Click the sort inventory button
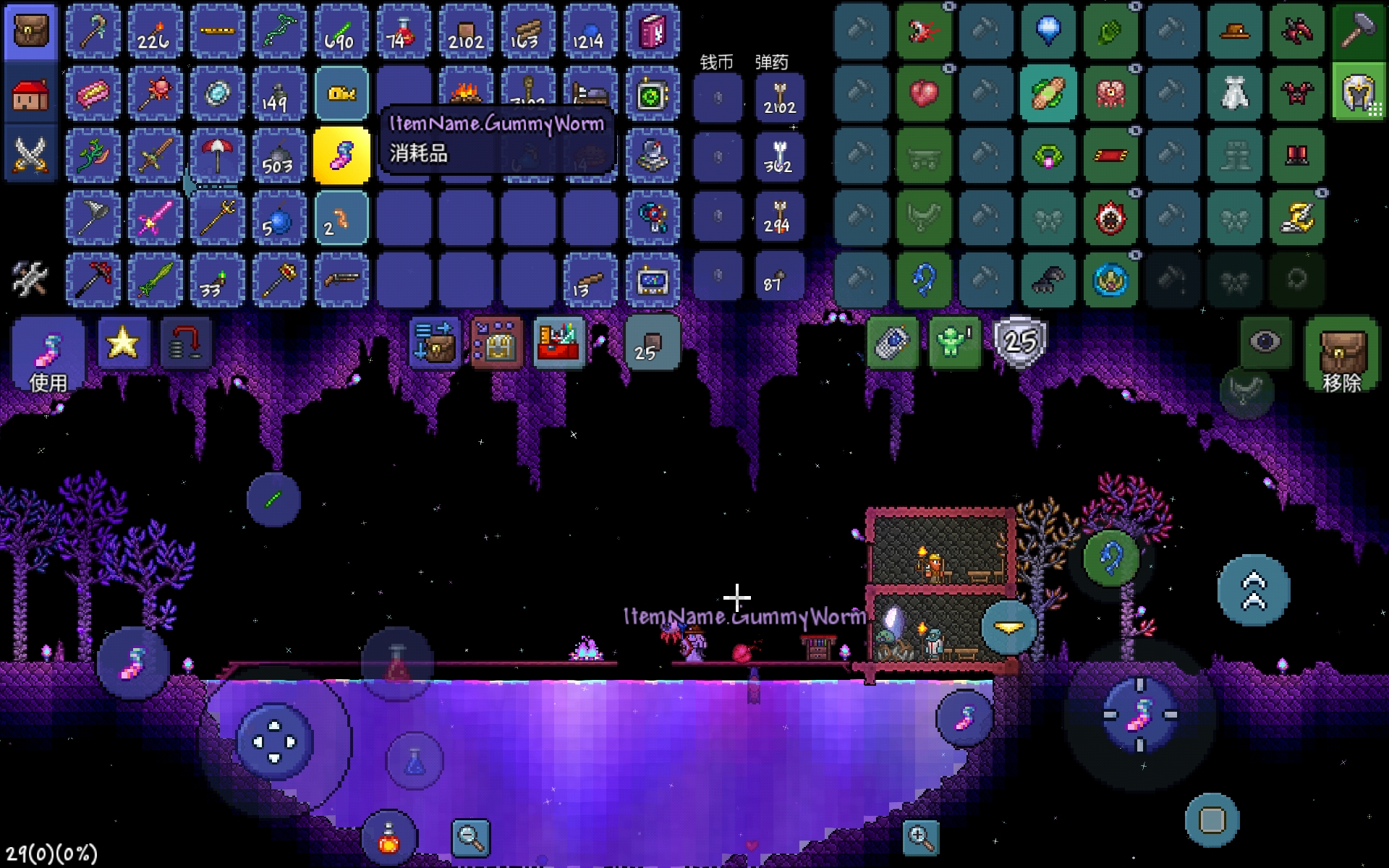 click(433, 343)
